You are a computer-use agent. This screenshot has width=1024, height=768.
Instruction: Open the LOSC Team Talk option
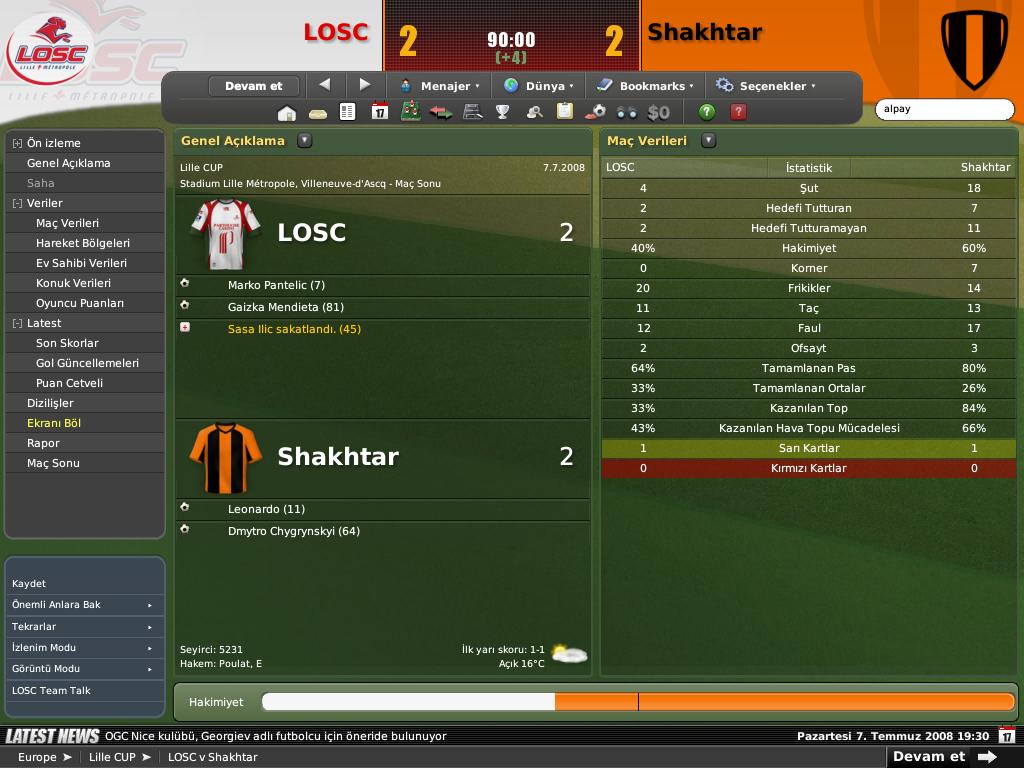pyautogui.click(x=51, y=691)
